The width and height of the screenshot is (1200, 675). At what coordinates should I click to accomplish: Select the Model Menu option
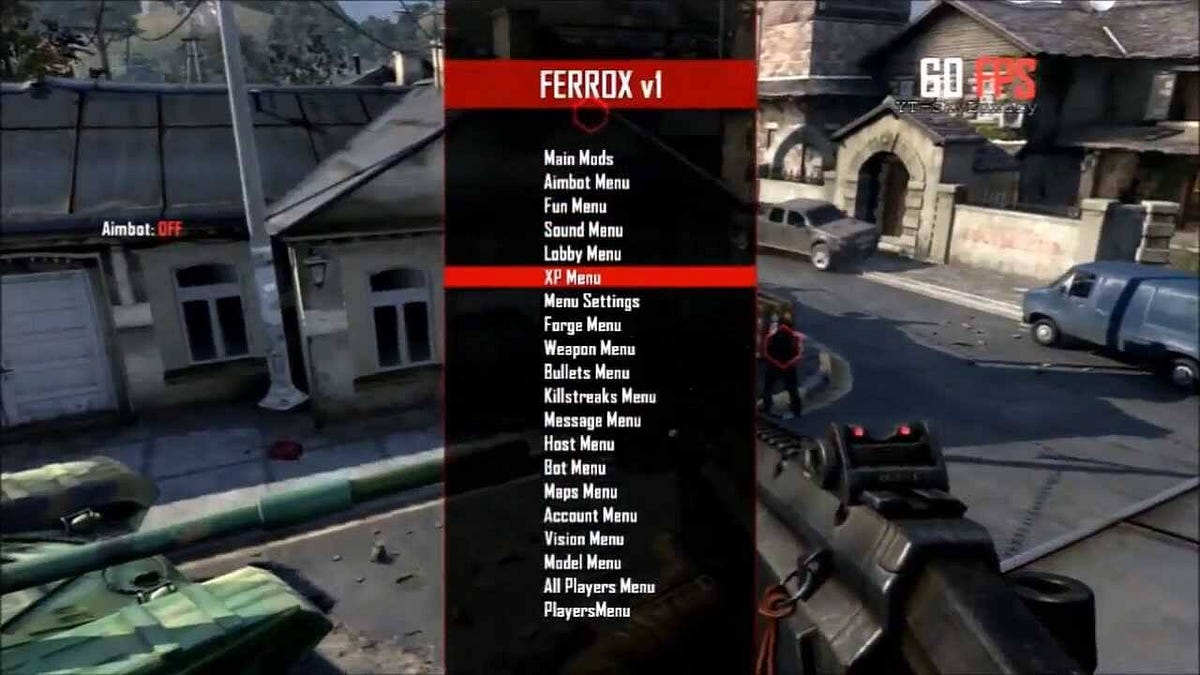pyautogui.click(x=582, y=563)
